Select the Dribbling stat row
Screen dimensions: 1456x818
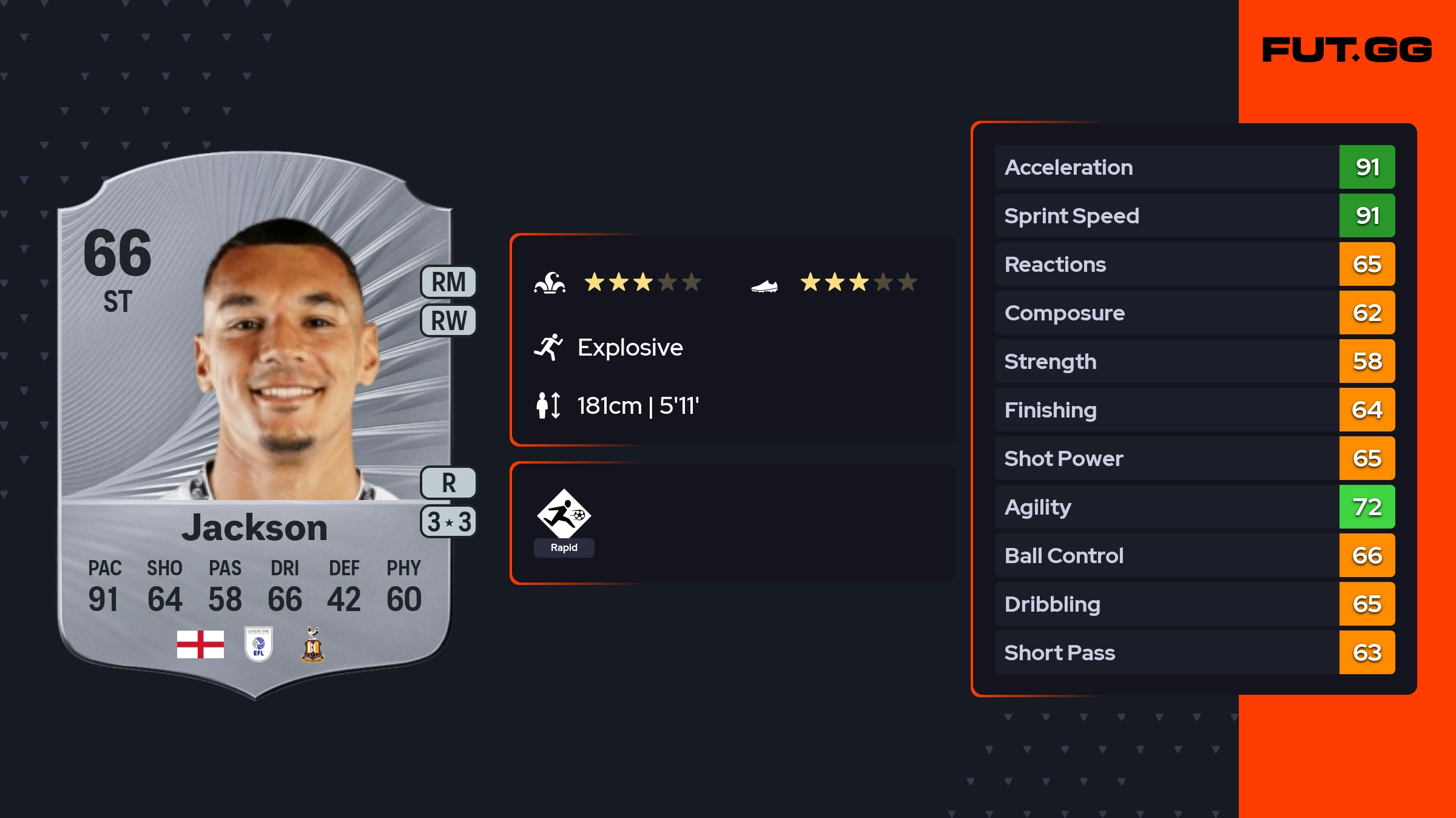(x=1194, y=604)
